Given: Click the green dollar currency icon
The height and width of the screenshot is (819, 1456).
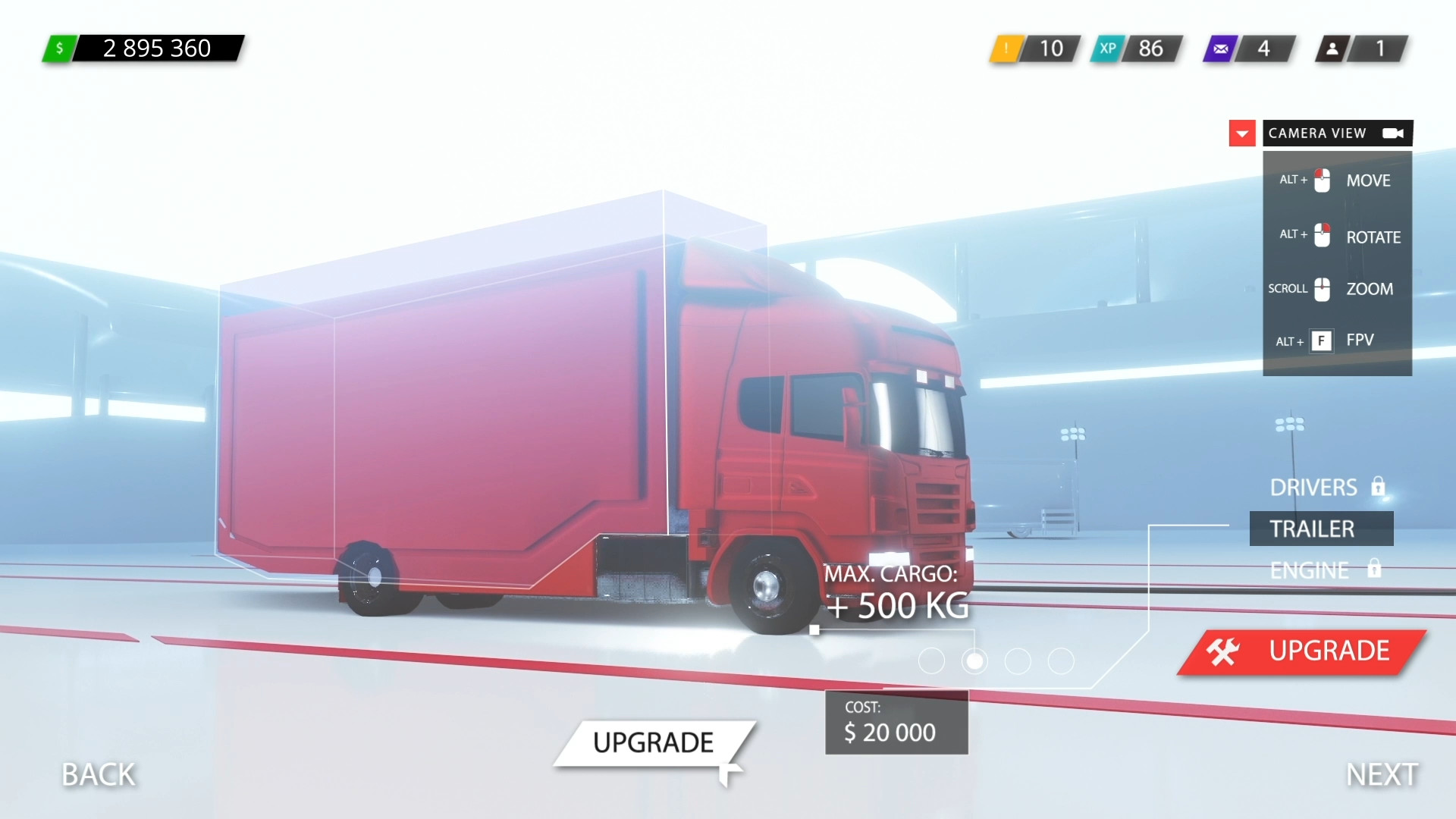Looking at the screenshot, I should point(61,49).
